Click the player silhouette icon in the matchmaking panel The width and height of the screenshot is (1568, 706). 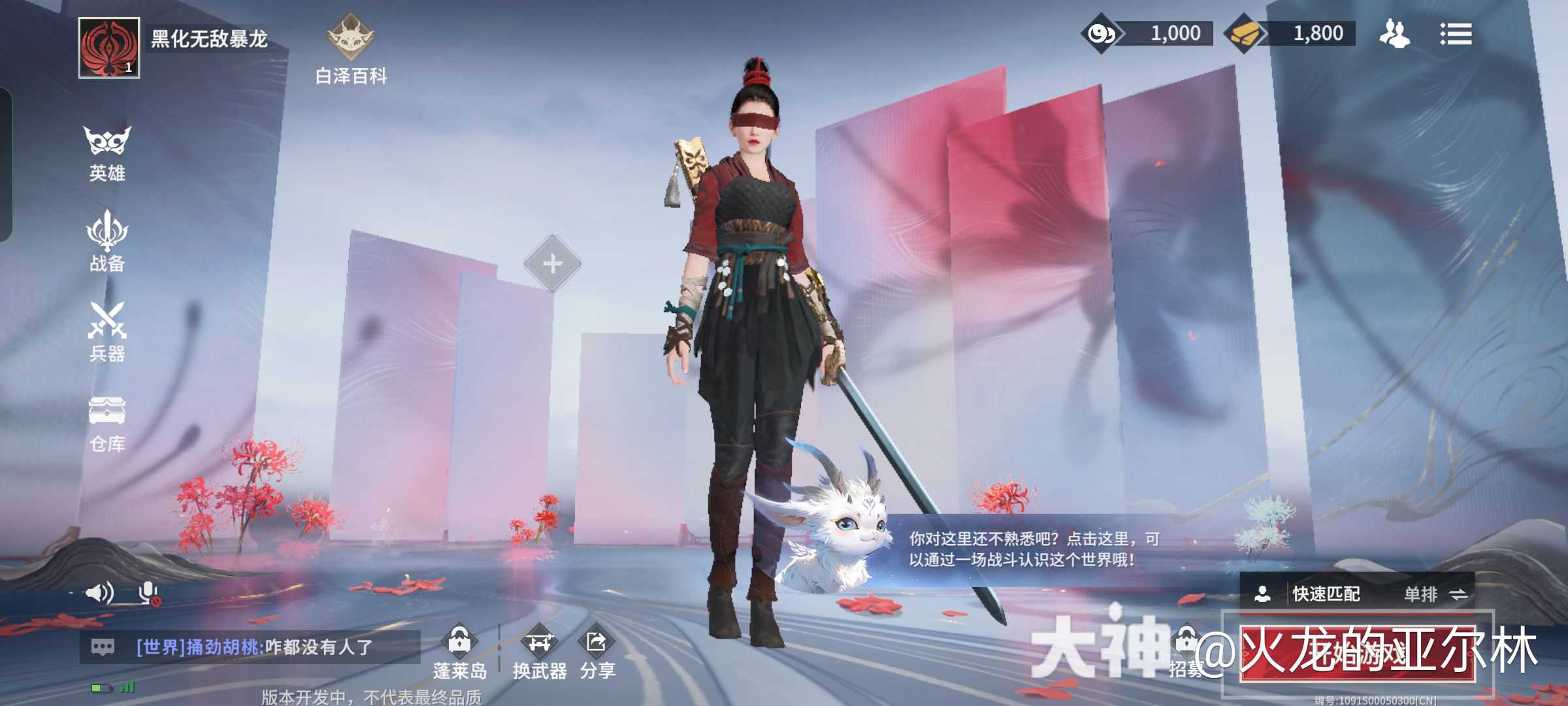click(x=1264, y=594)
